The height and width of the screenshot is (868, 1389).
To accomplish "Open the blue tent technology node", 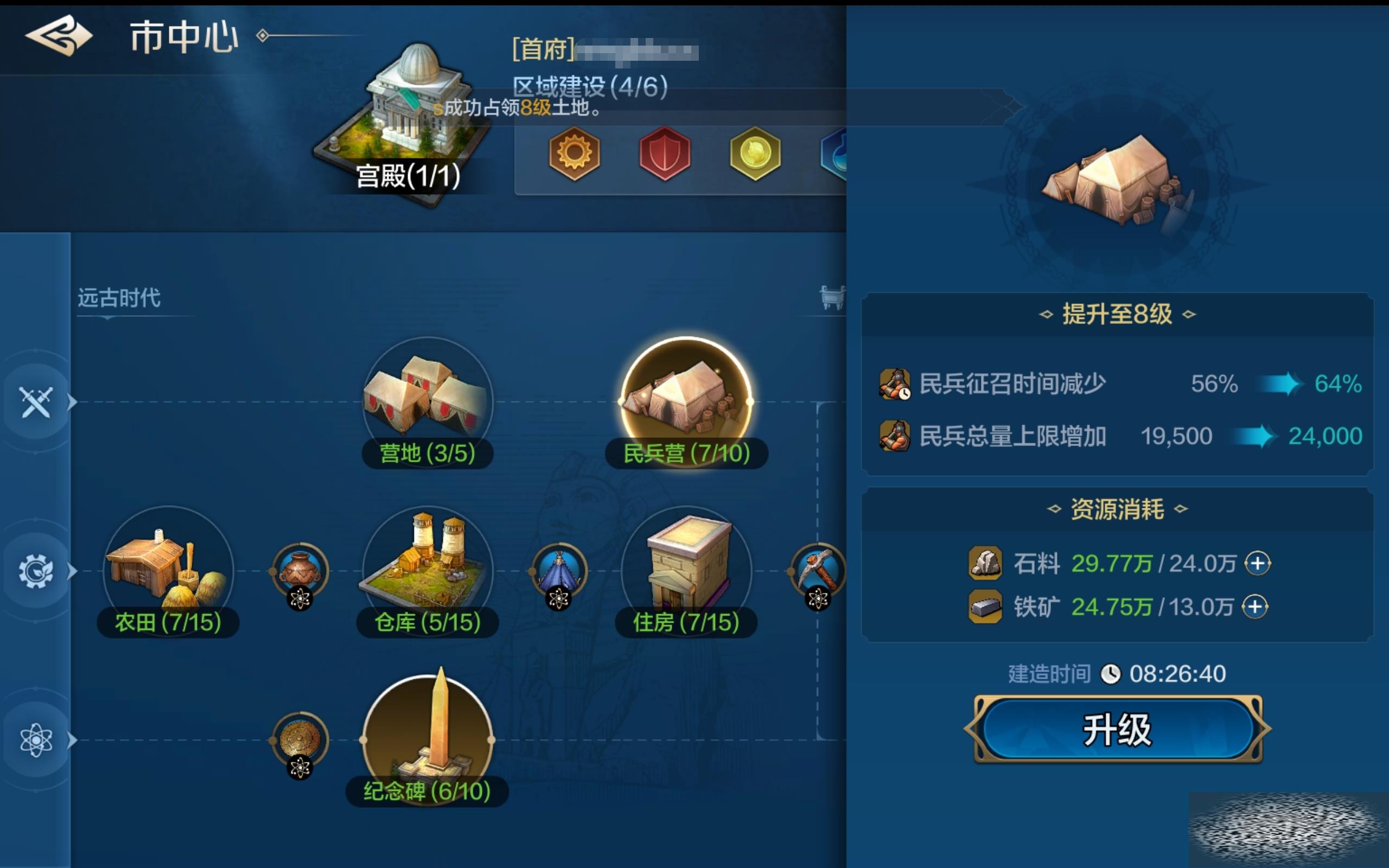I will click(x=559, y=571).
